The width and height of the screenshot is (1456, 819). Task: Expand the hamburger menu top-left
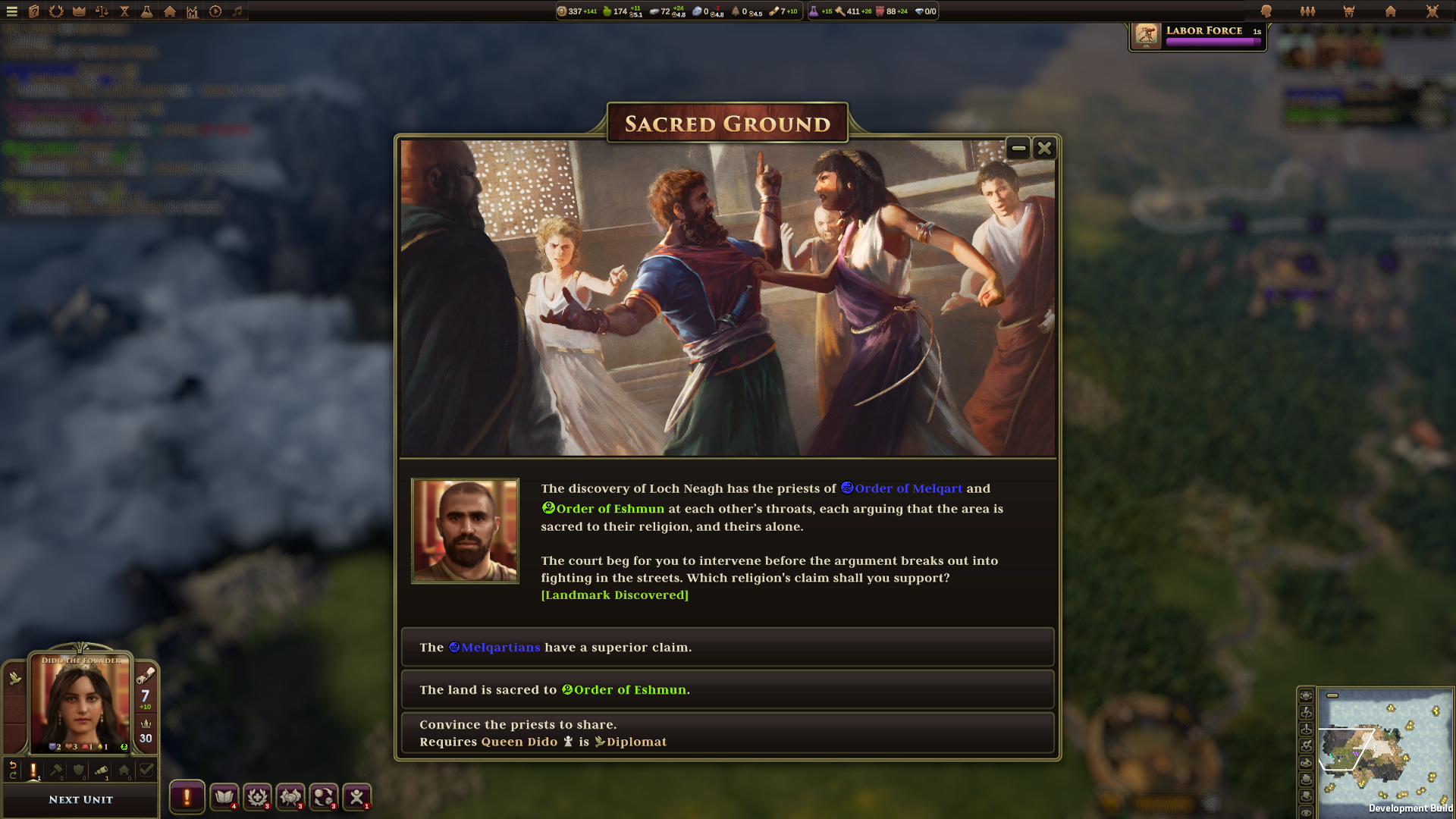12,12
